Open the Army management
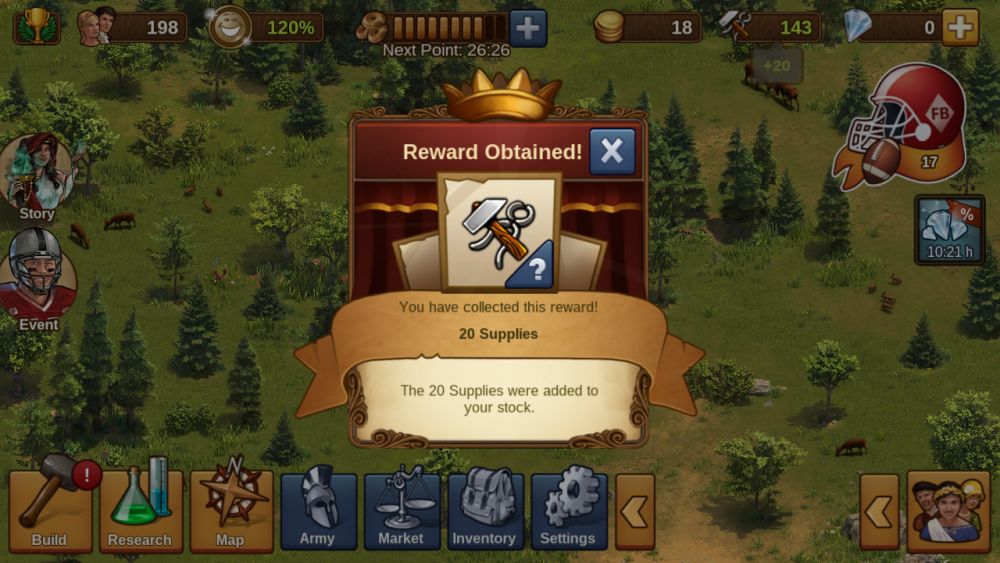This screenshot has width=1000, height=563. 318,510
